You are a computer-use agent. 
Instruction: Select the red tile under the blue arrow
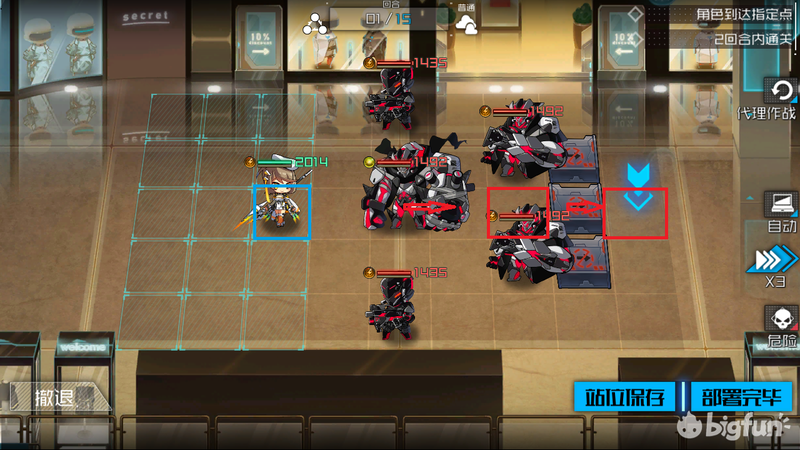(x=635, y=212)
